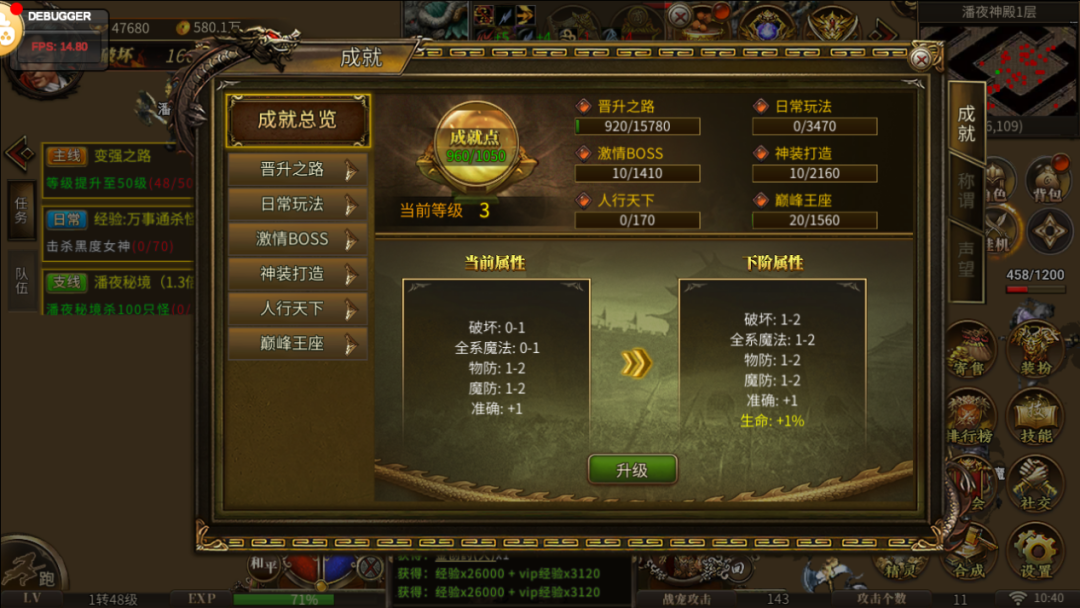
Task: Open the 装扮 costume icon
Action: pos(1035,350)
